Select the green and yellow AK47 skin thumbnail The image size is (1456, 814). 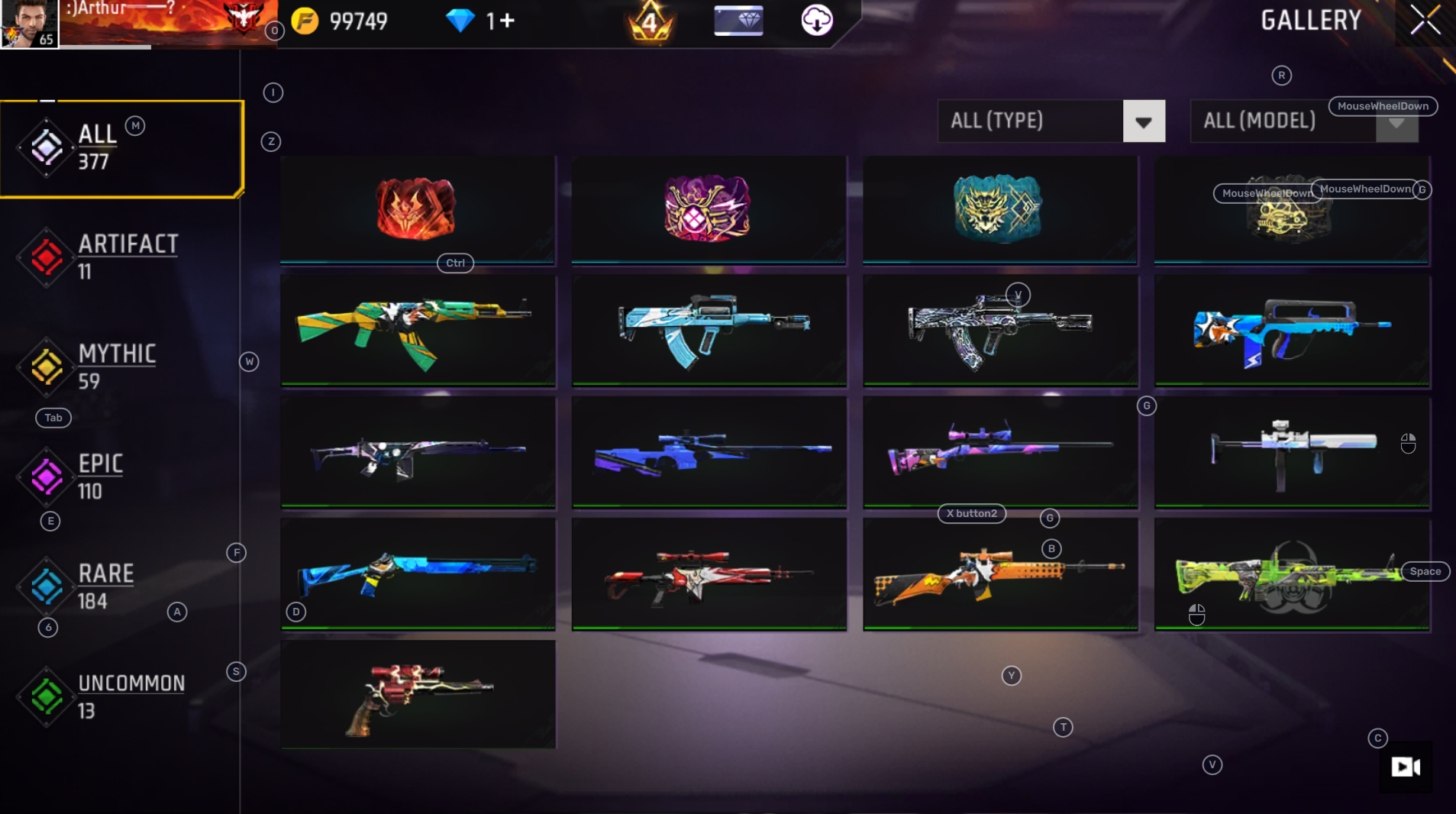[418, 330]
